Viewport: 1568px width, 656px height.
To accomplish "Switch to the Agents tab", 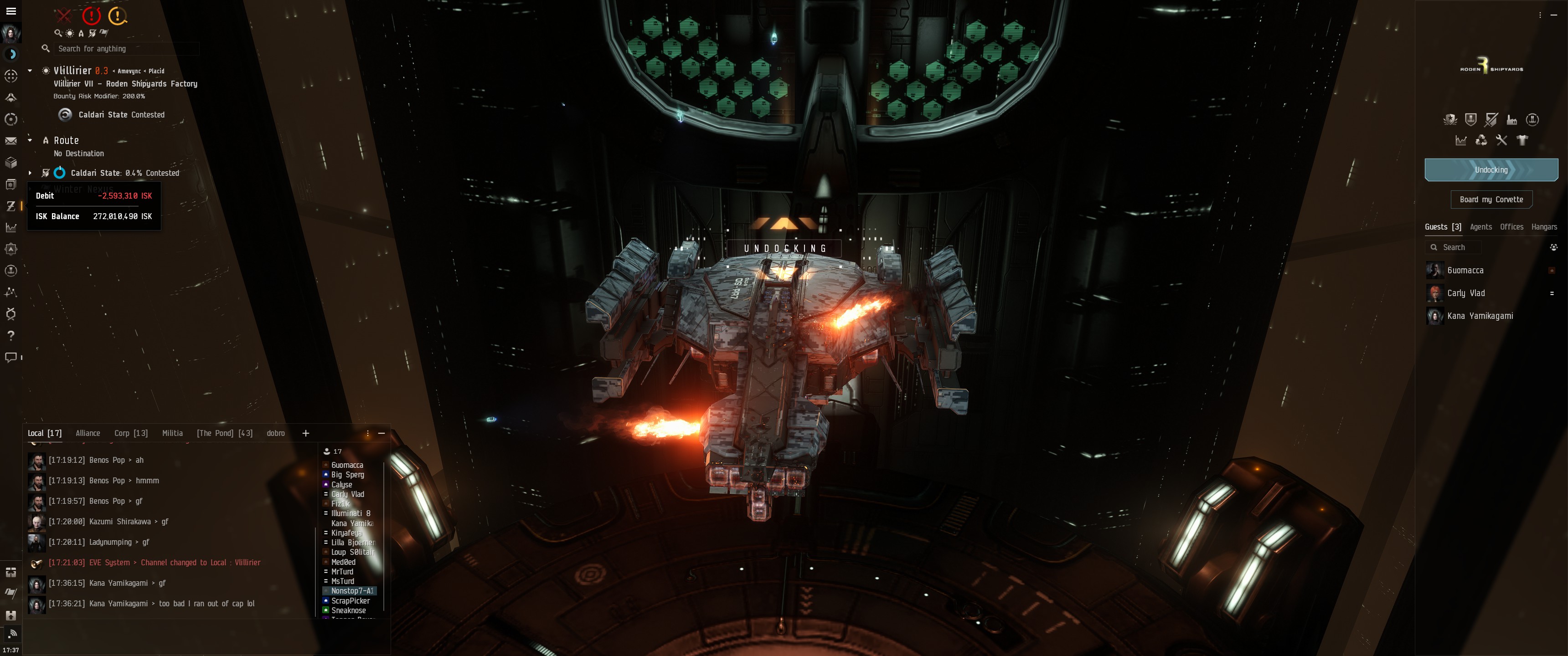I will coord(1480,227).
